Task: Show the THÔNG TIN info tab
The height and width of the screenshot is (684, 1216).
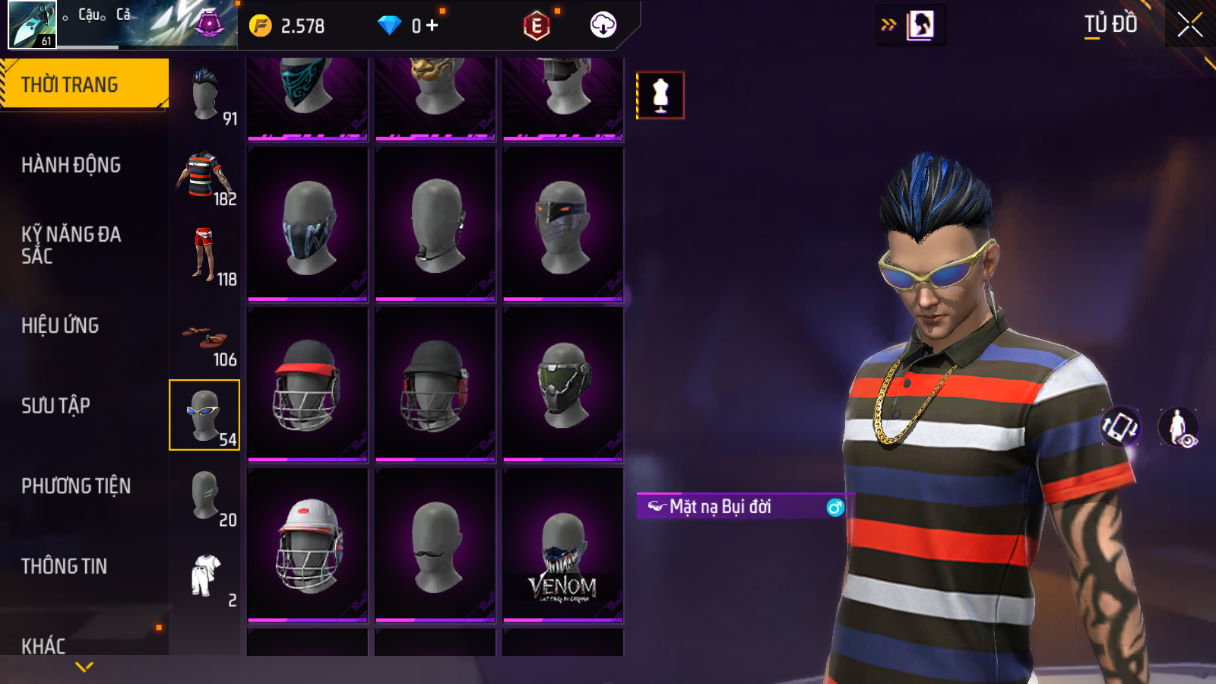Action: (x=64, y=566)
